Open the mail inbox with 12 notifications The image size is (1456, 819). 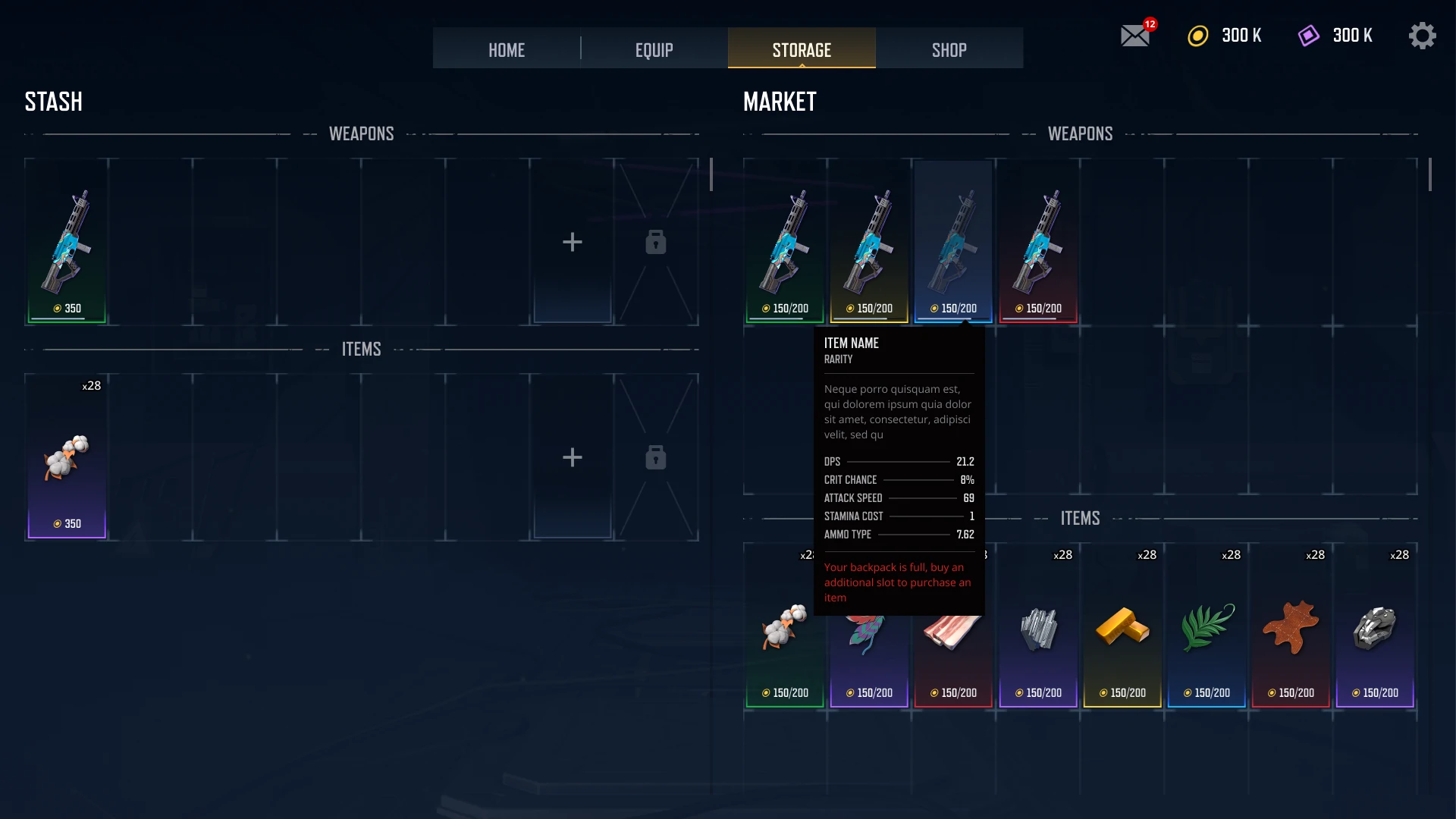[x=1135, y=36]
